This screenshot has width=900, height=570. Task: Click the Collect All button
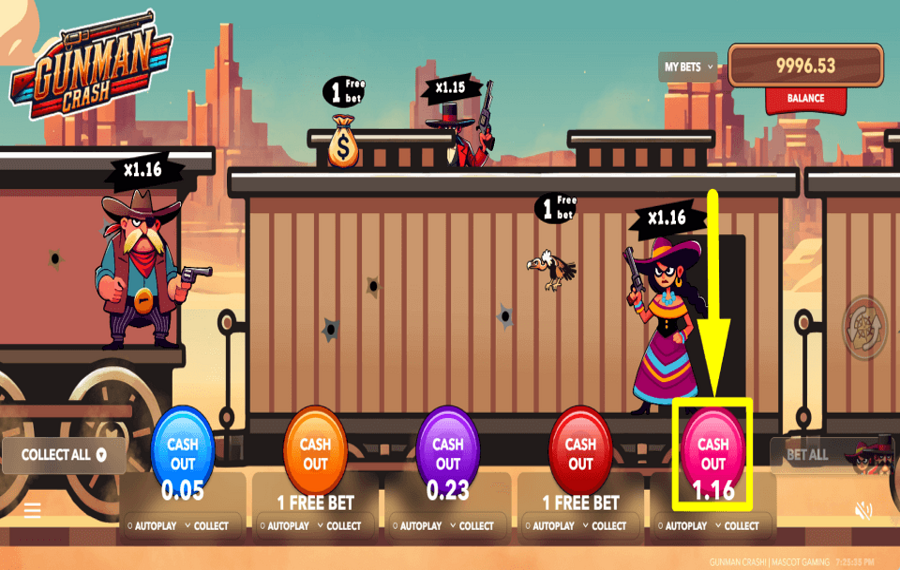(x=64, y=455)
